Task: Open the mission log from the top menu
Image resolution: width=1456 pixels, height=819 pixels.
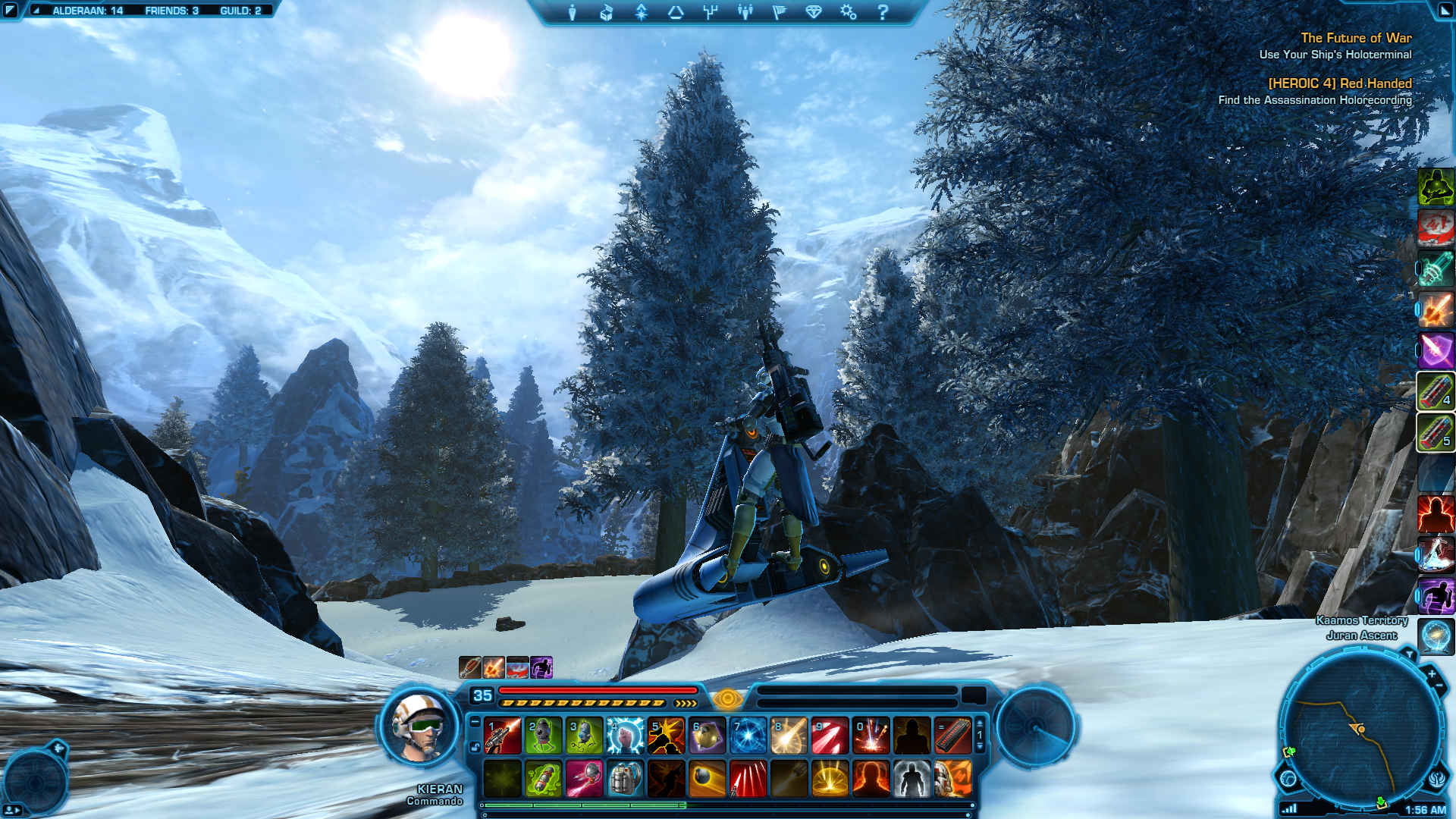Action: (x=676, y=12)
